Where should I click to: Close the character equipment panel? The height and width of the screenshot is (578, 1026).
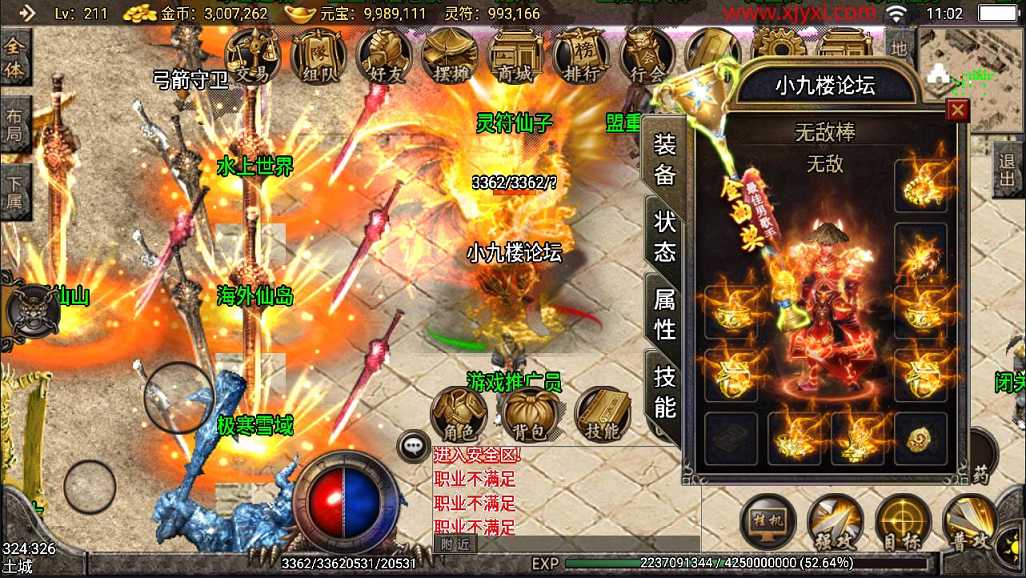[958, 110]
